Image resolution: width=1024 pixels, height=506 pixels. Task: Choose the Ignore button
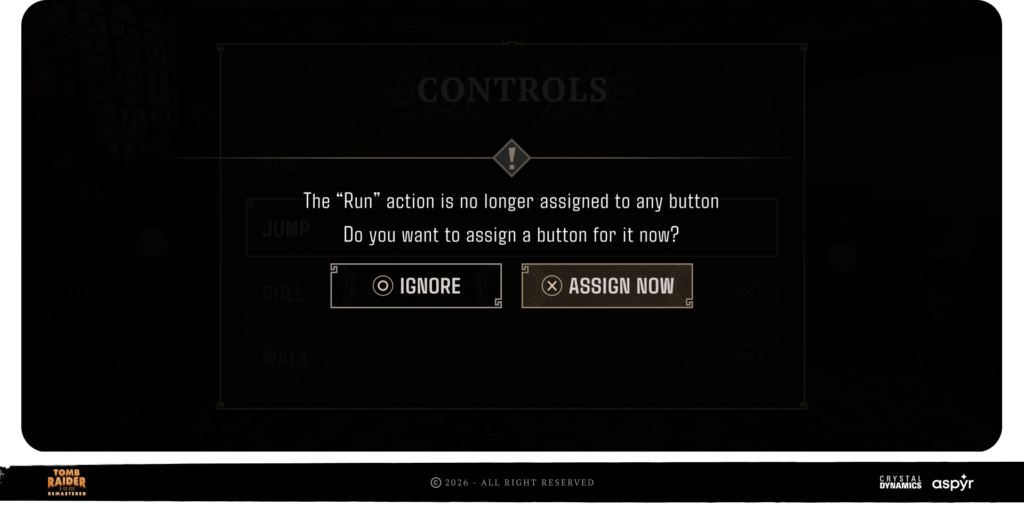[x=416, y=286]
